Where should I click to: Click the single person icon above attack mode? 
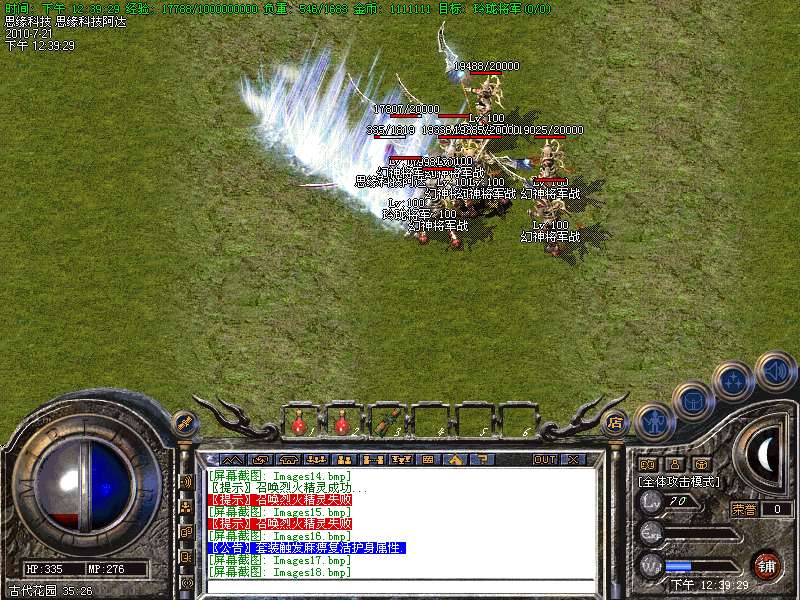[673, 464]
